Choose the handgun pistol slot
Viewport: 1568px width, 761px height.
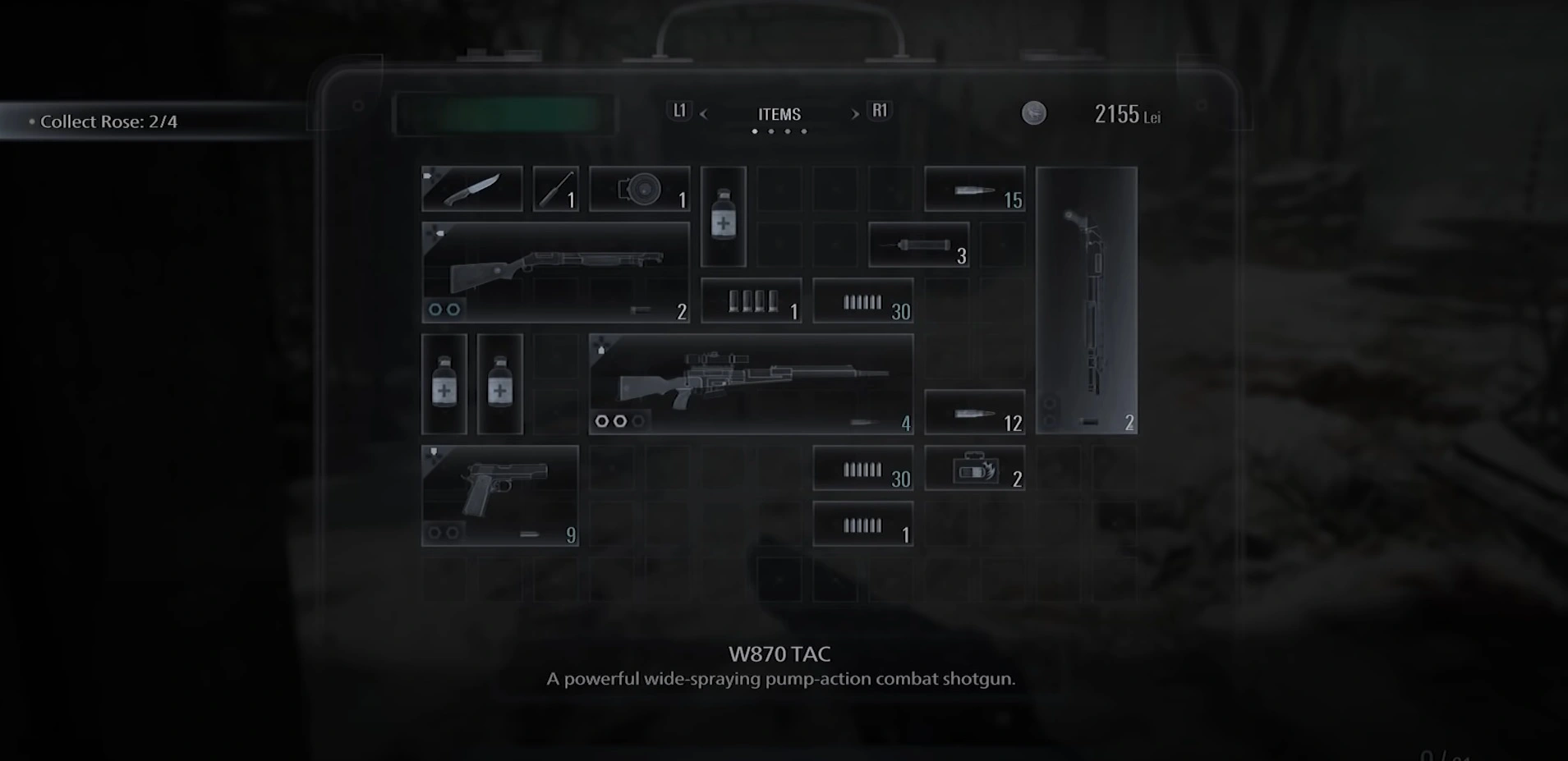pyautogui.click(x=499, y=495)
